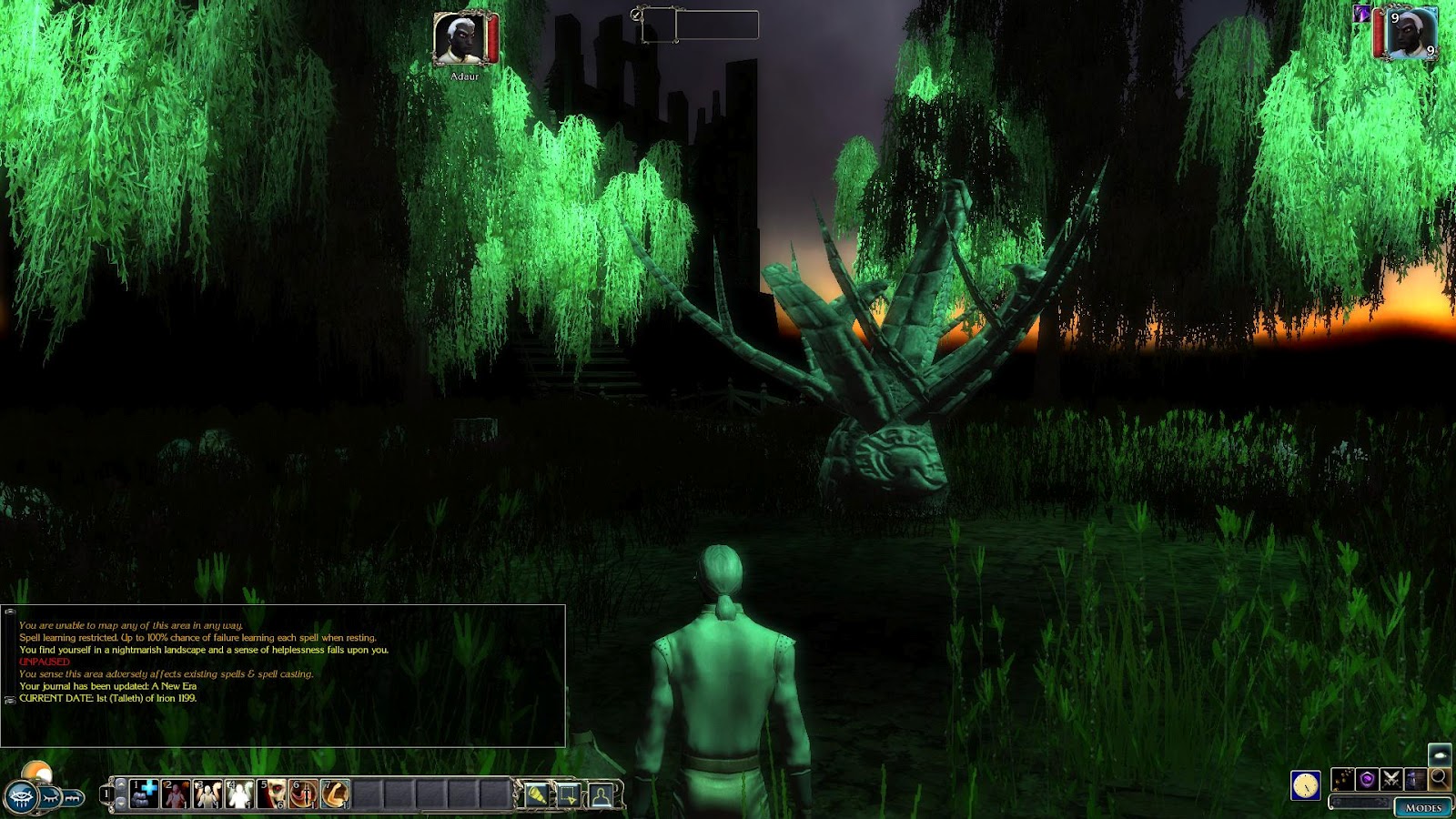Activate the marquee selection tool button

pyautogui.click(x=569, y=795)
